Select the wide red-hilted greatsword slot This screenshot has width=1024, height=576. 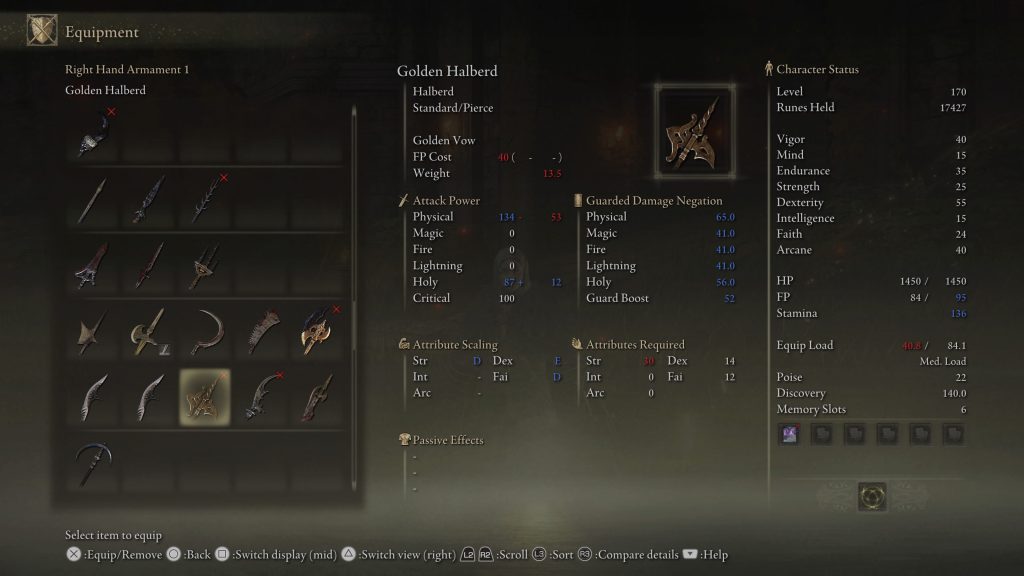[x=94, y=265]
